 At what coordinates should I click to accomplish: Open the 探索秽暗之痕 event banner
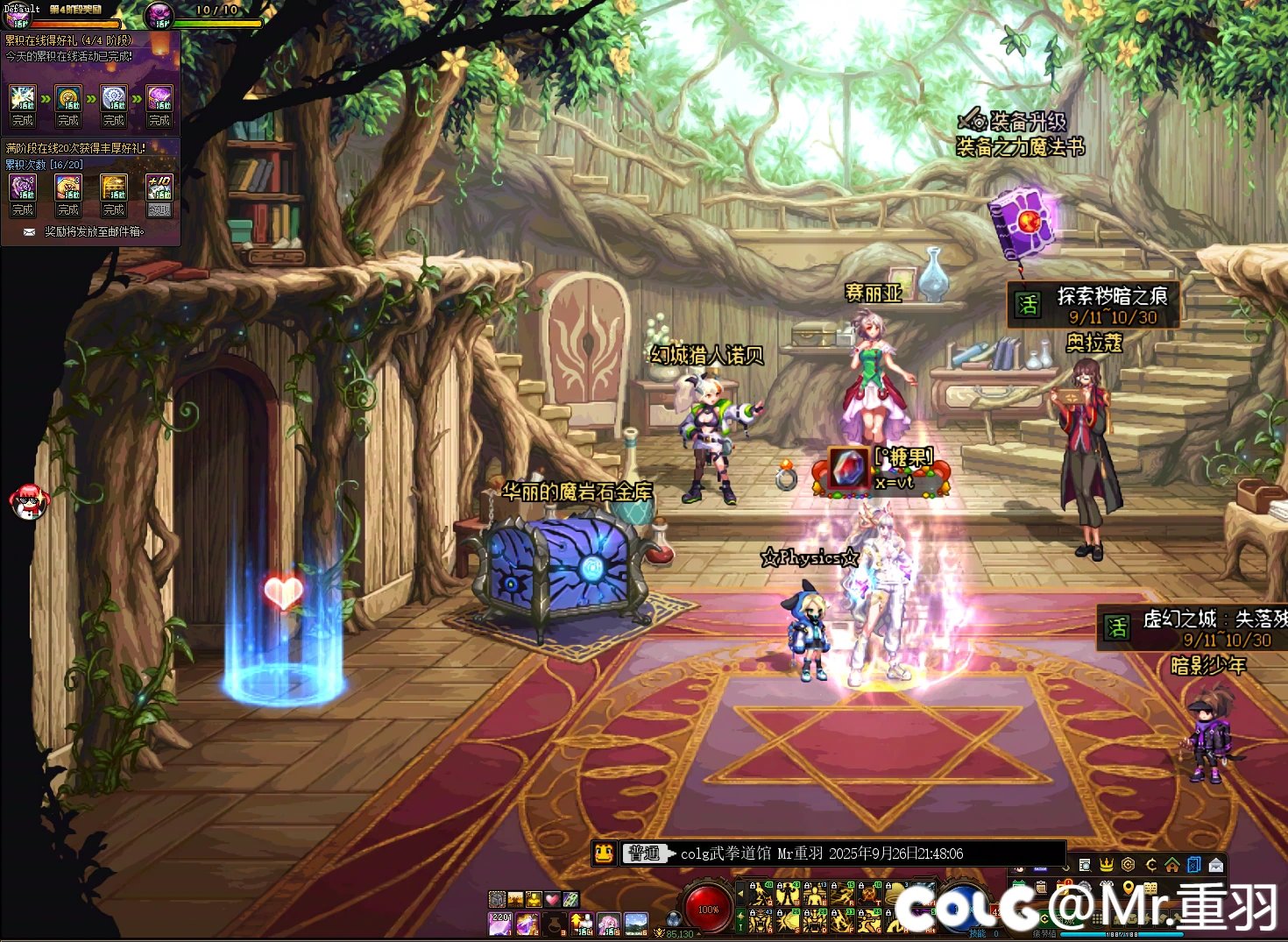1093,305
